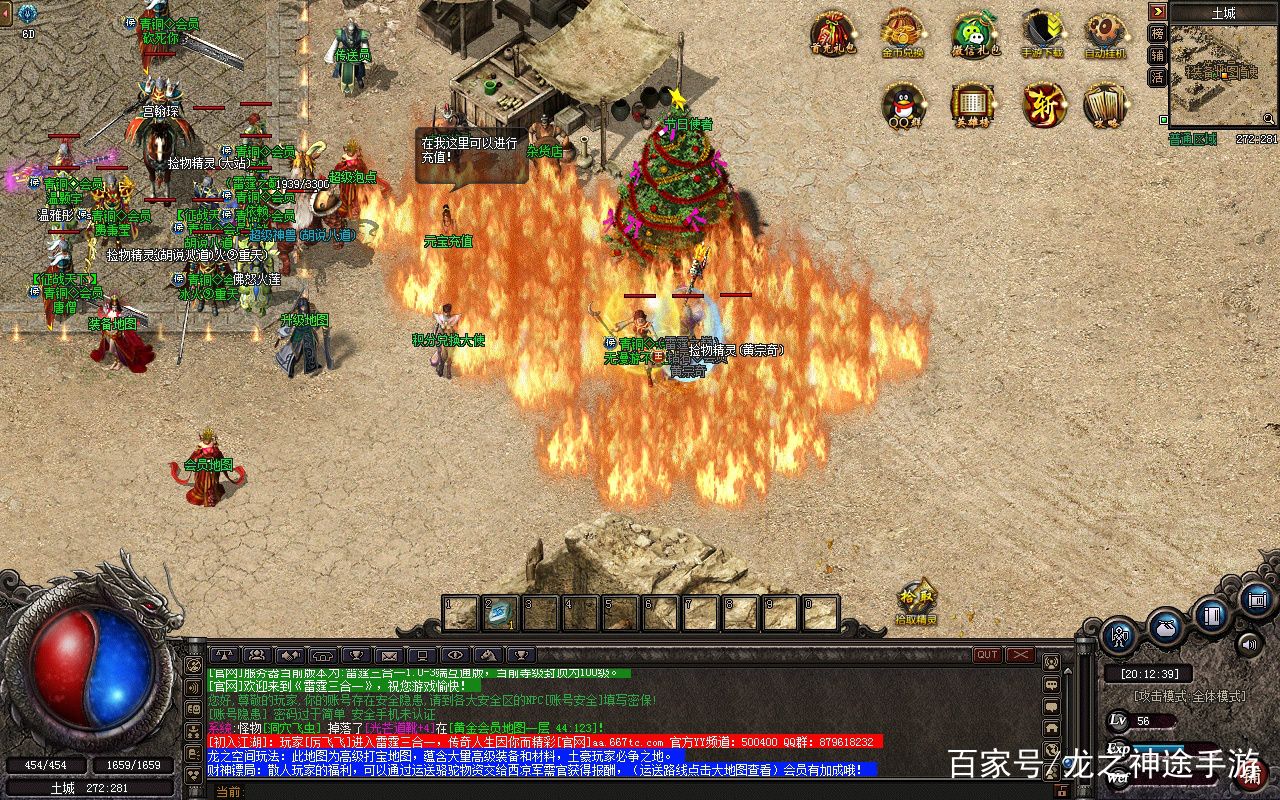
Task: Claim the 微信礼包 WeChat gift pack
Action: point(972,32)
